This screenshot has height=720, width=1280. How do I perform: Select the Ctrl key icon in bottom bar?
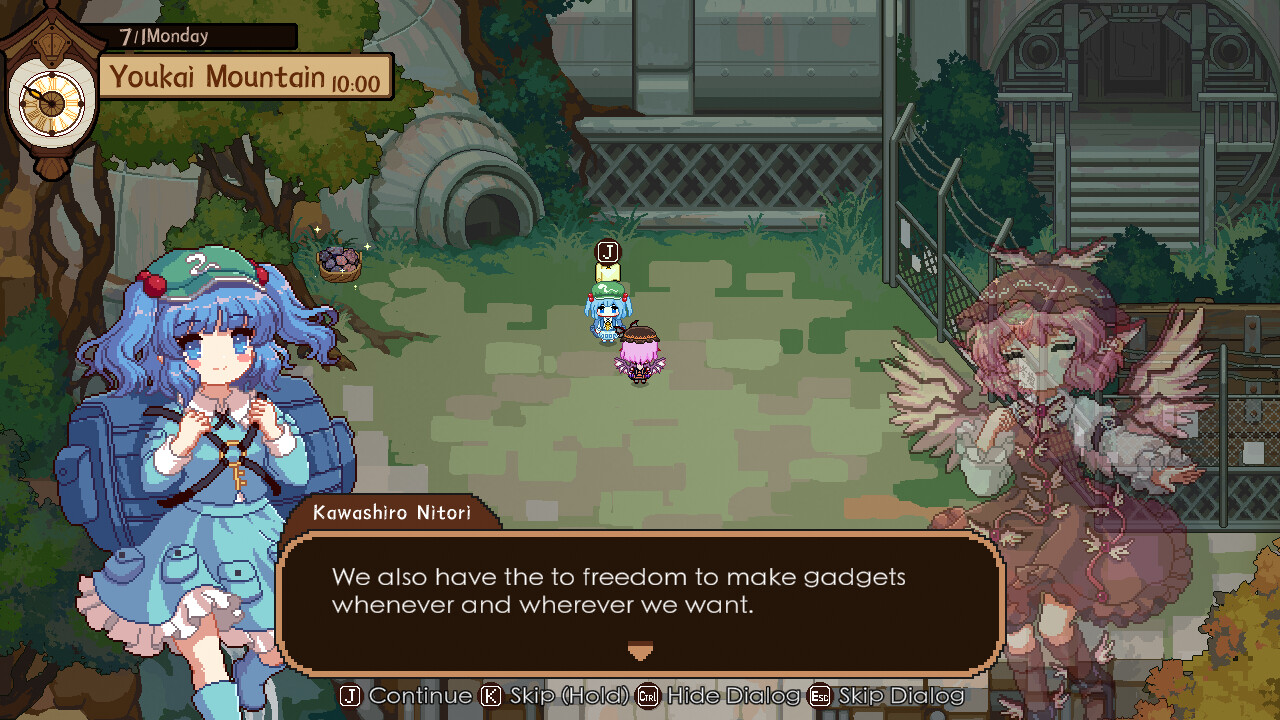pos(646,696)
